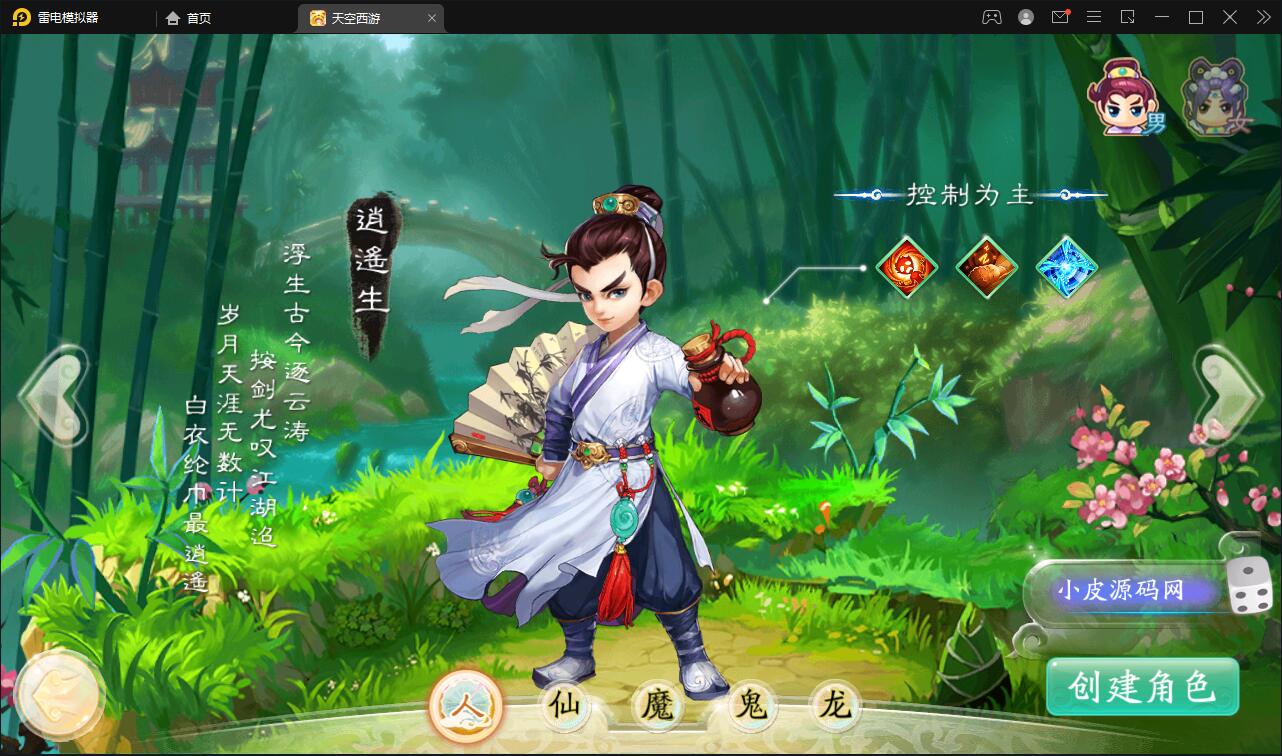Open the mail notifications in the emulator toolbar
This screenshot has height=756, width=1282.
[1060, 17]
